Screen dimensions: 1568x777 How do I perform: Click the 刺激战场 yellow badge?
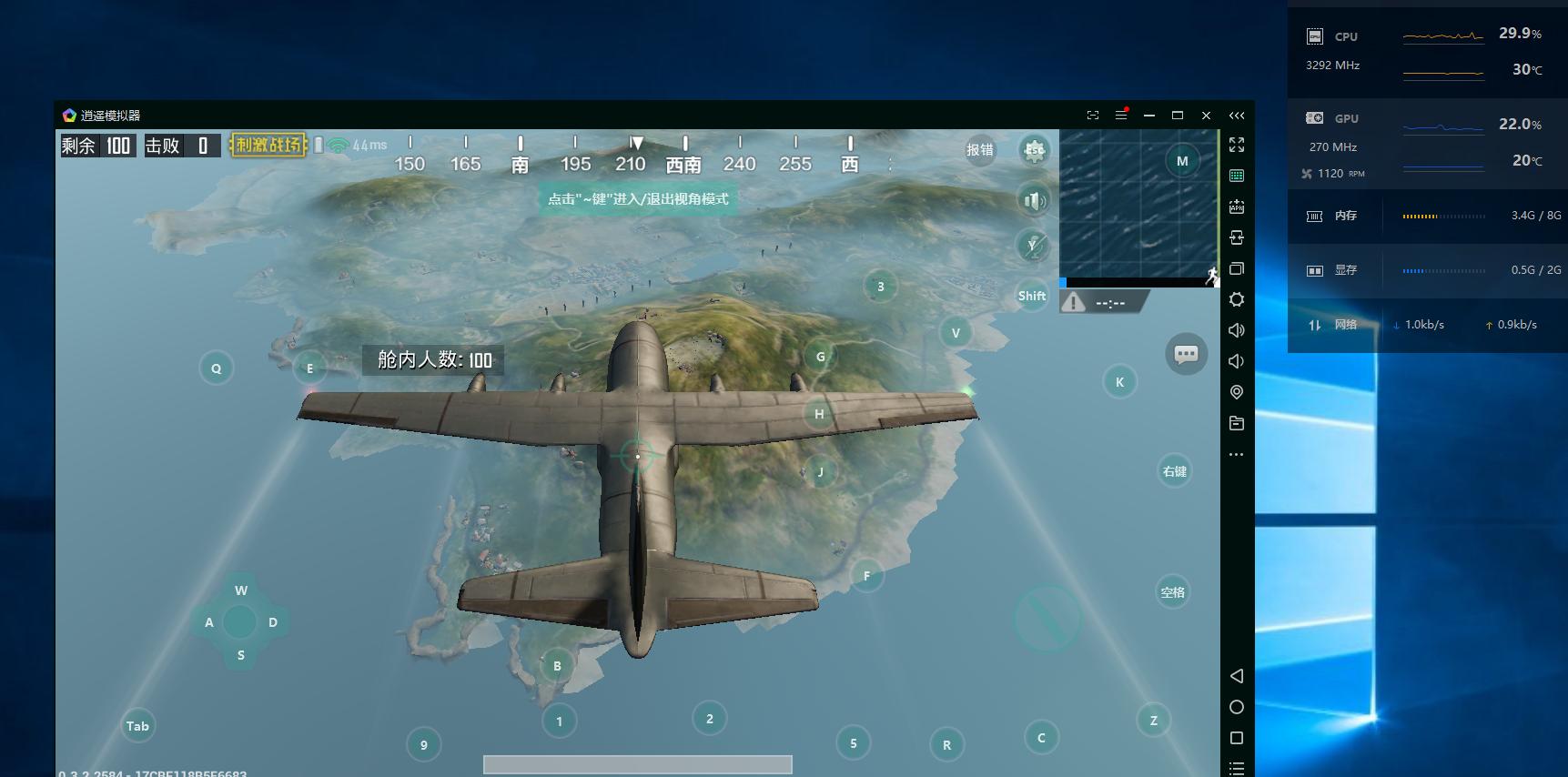(x=268, y=145)
